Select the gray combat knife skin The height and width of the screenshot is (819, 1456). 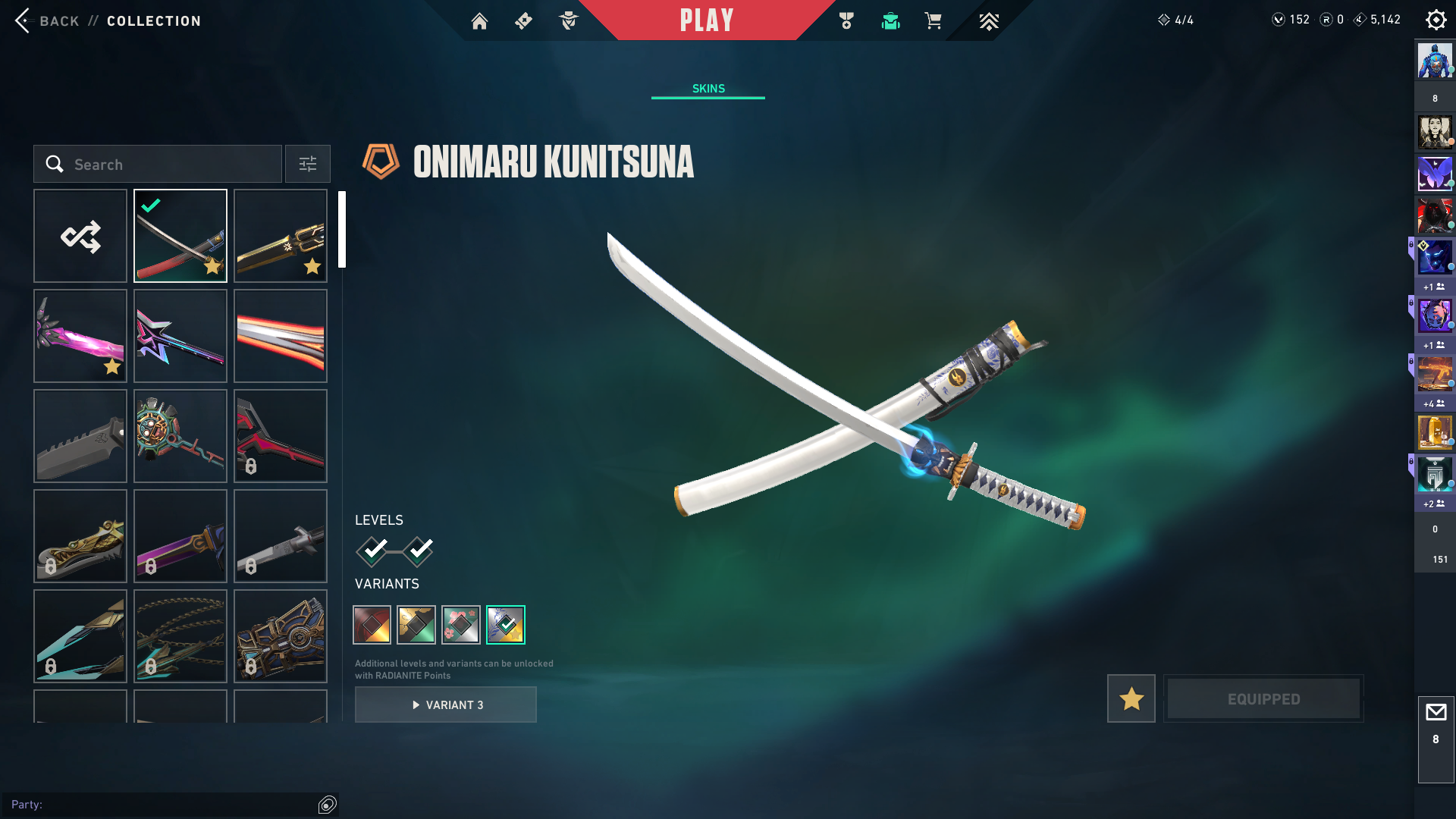(80, 436)
